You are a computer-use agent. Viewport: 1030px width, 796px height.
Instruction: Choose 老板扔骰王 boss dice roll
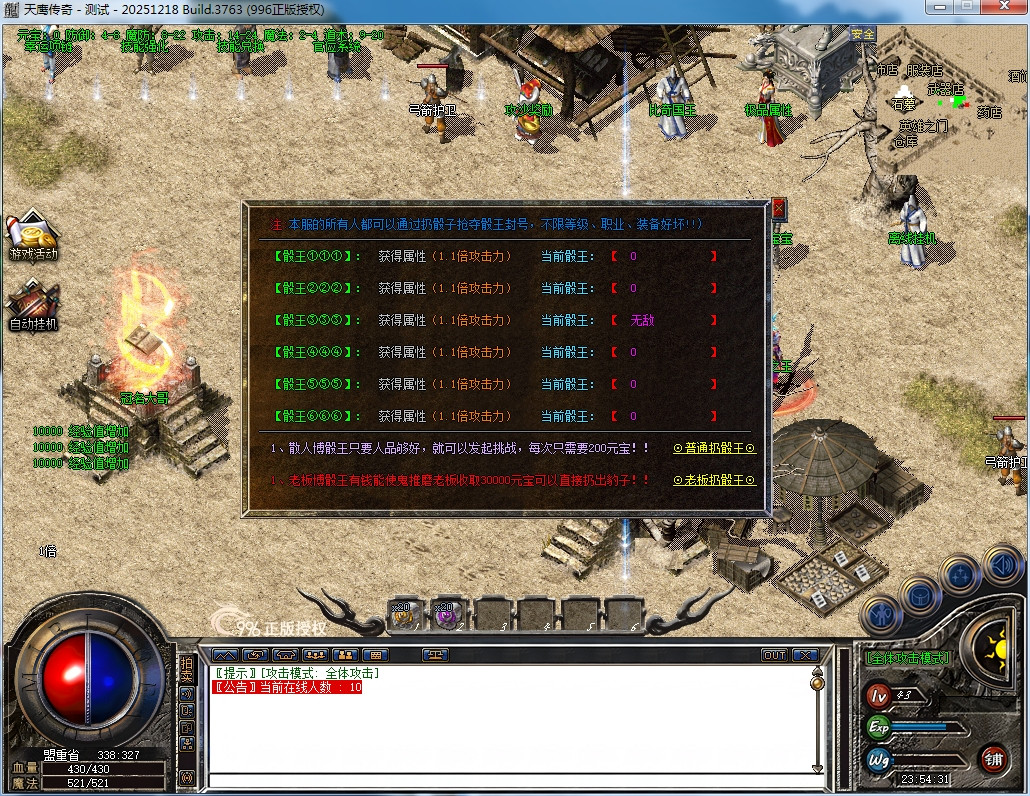pos(714,480)
